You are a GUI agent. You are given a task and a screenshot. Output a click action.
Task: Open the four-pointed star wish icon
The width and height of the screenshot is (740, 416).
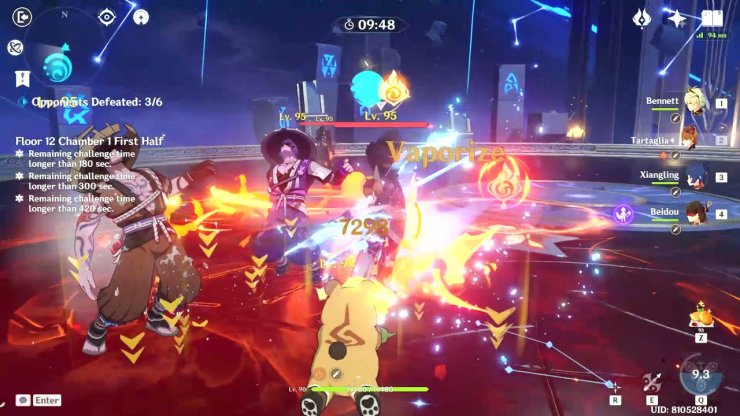676,17
